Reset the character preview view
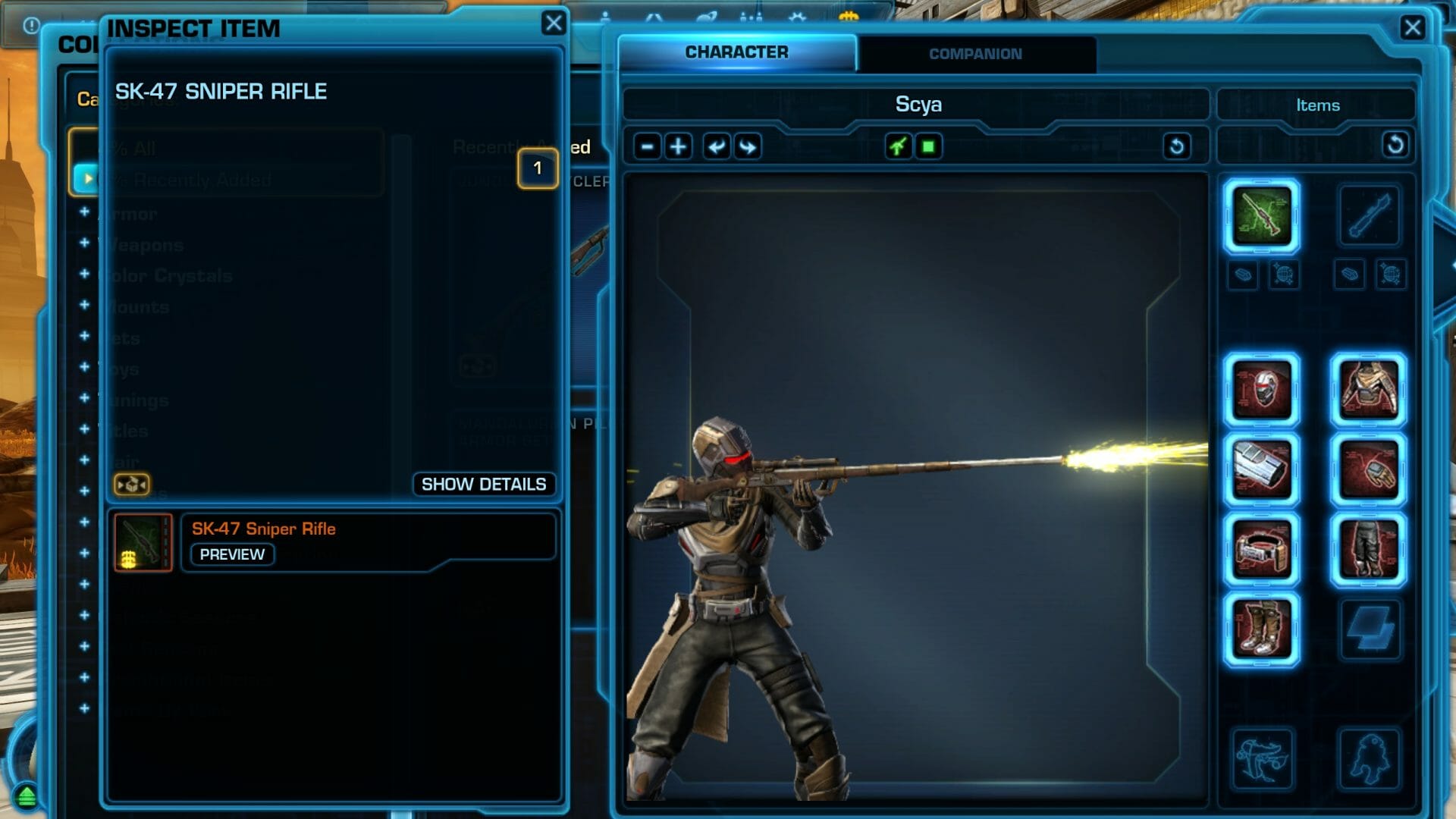 click(x=1176, y=146)
